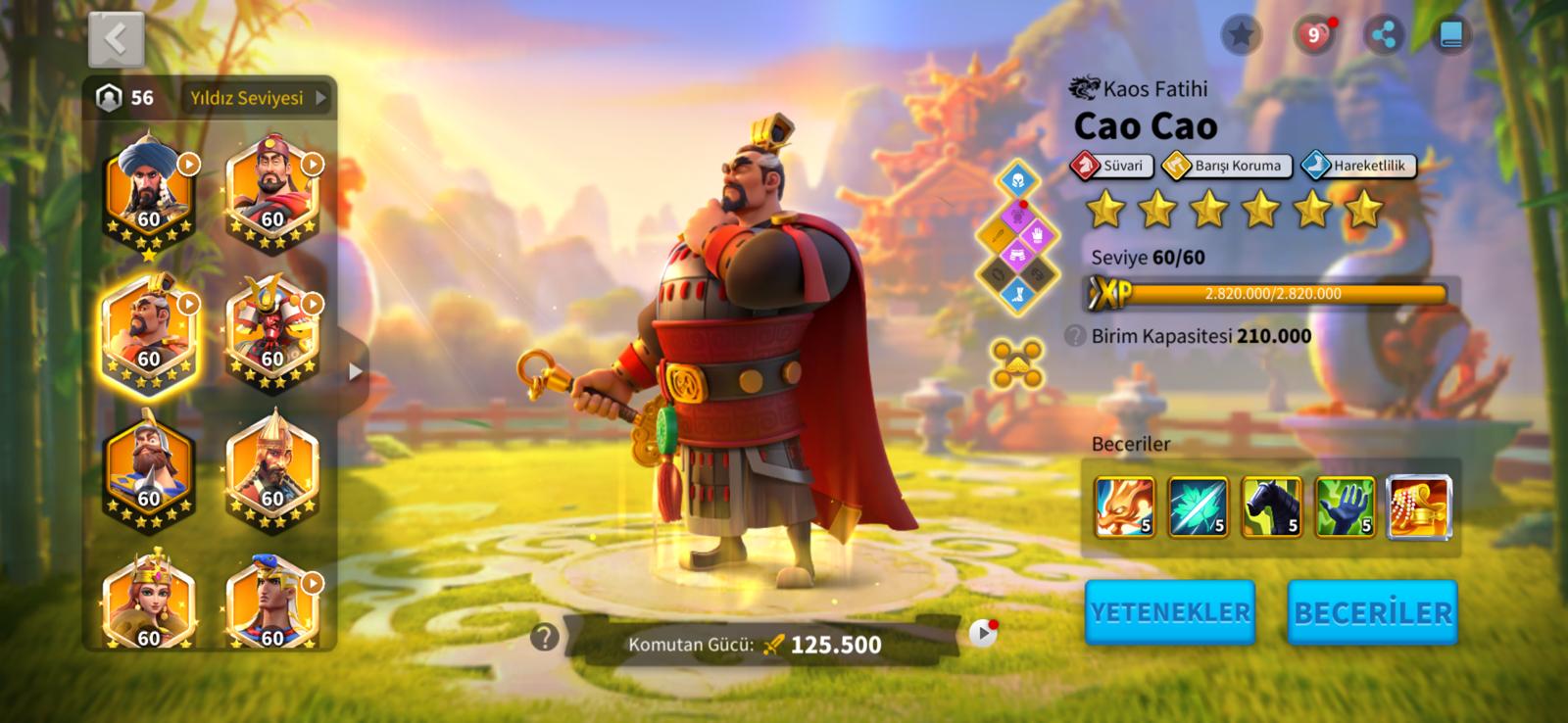Open the golden formation icon
Viewport: 1568px width, 723px height.
point(1016,363)
